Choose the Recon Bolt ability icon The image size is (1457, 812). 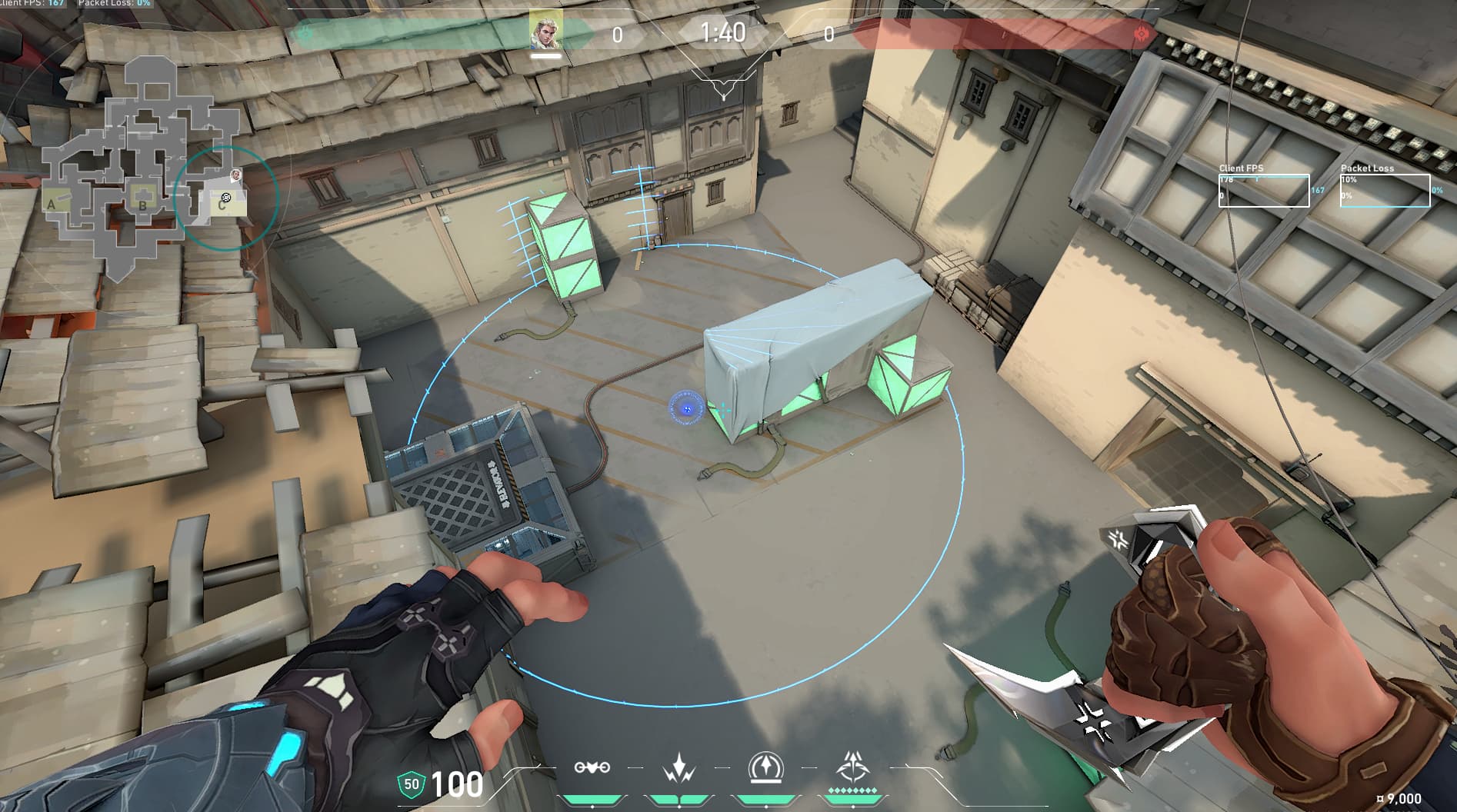coord(765,767)
